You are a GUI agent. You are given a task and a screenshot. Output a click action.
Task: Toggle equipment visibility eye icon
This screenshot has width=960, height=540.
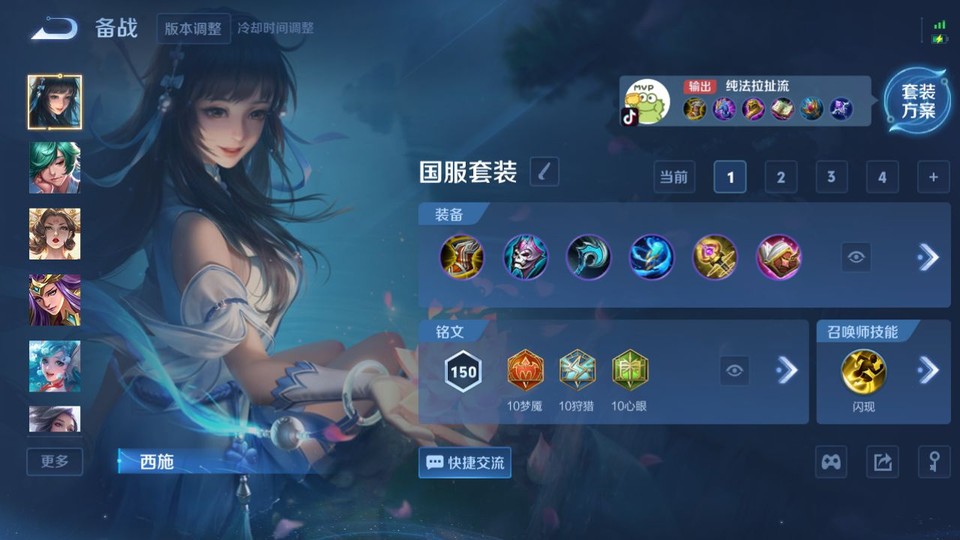(x=855, y=257)
